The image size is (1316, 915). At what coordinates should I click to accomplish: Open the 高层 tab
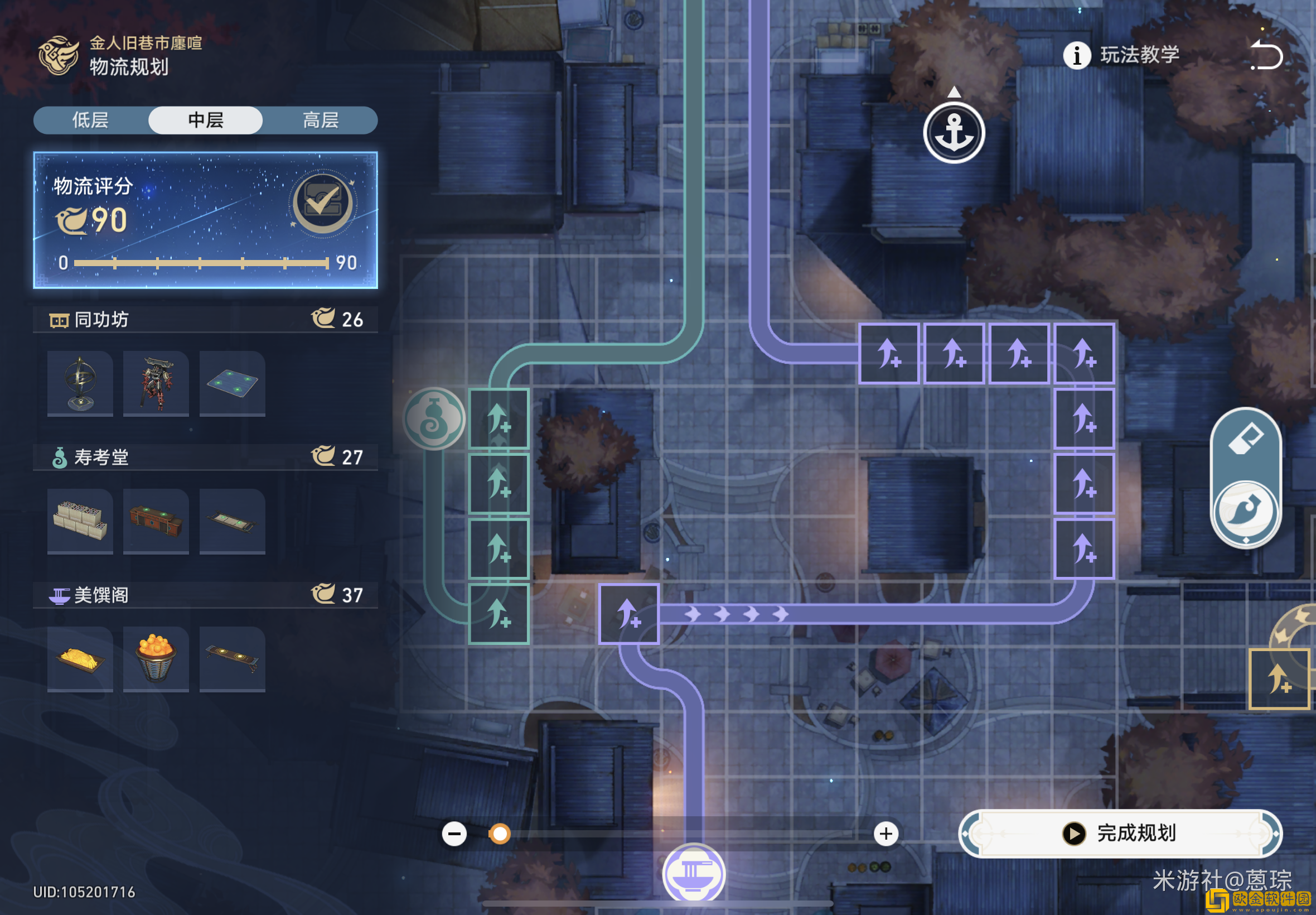pos(320,121)
